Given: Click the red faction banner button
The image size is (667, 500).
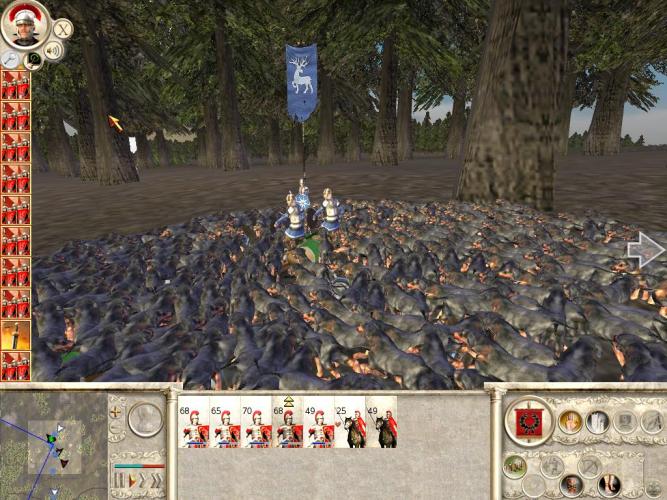Looking at the screenshot, I should pyautogui.click(x=527, y=421).
